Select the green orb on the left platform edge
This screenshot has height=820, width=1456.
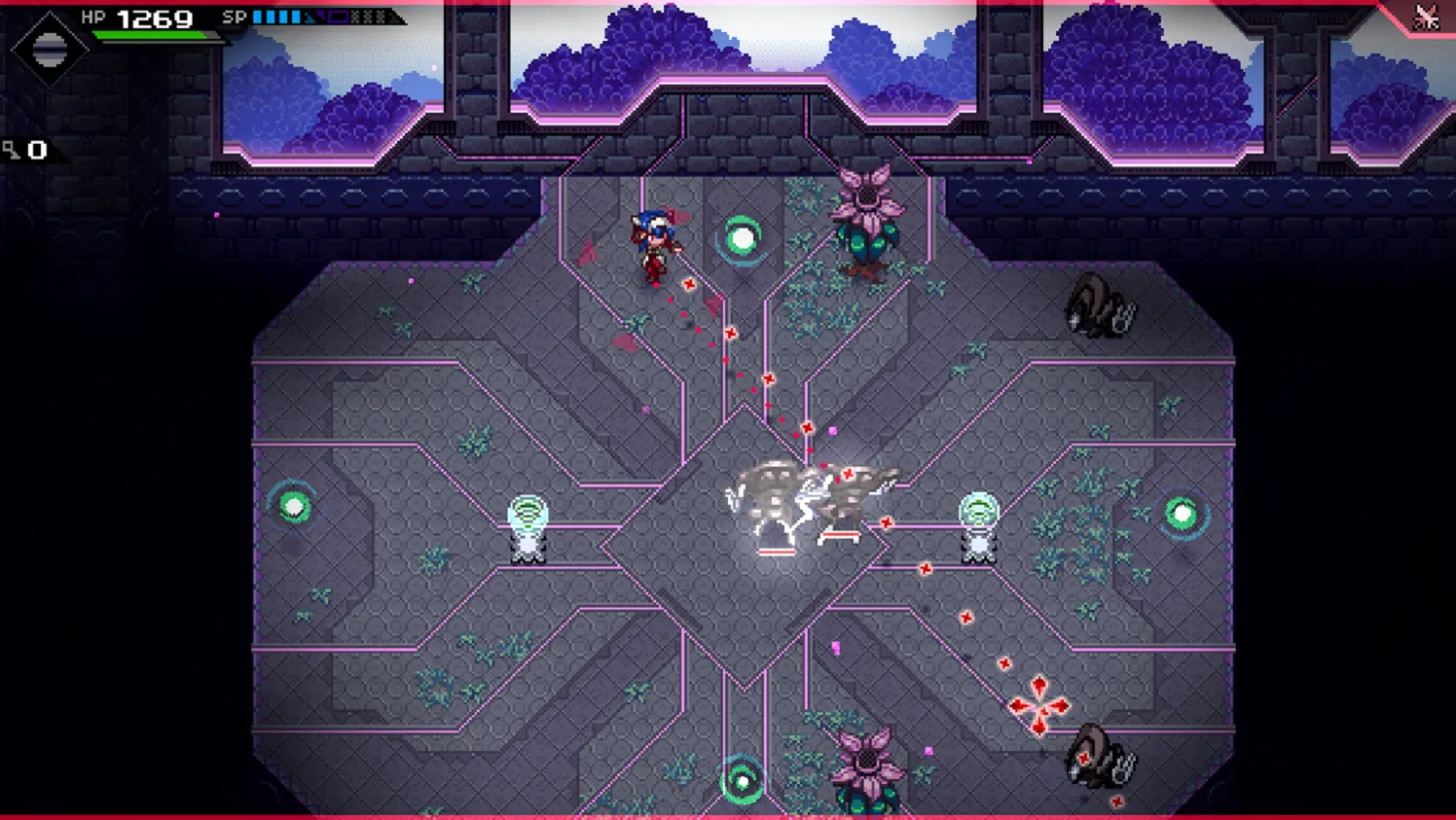click(293, 509)
